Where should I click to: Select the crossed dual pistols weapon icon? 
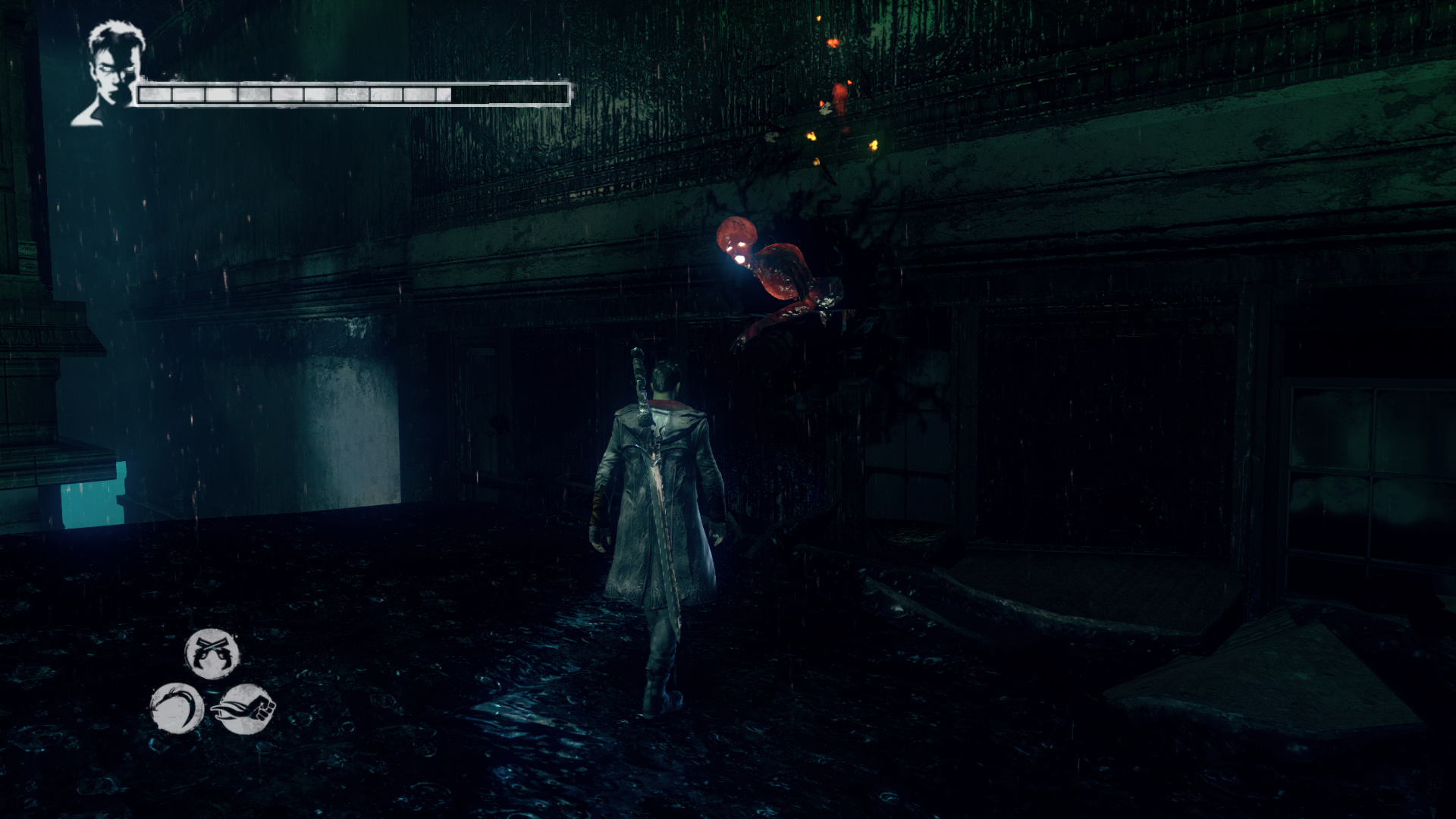point(212,654)
